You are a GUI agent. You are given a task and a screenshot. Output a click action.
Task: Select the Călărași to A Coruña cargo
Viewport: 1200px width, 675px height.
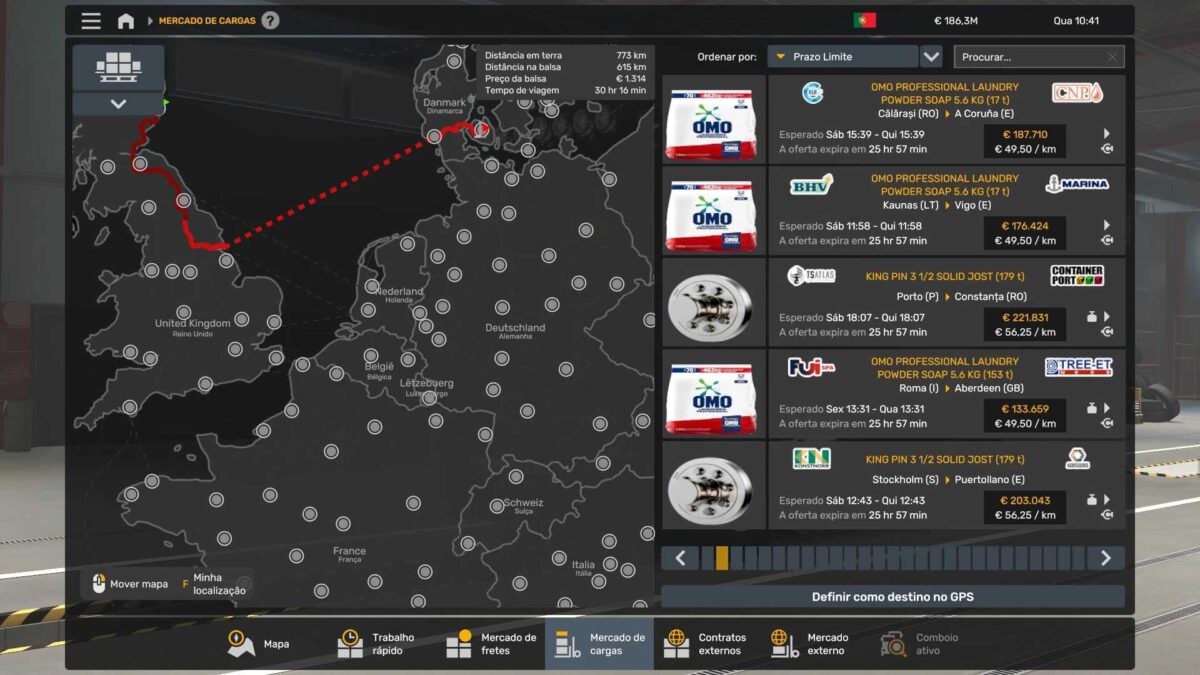945,119
